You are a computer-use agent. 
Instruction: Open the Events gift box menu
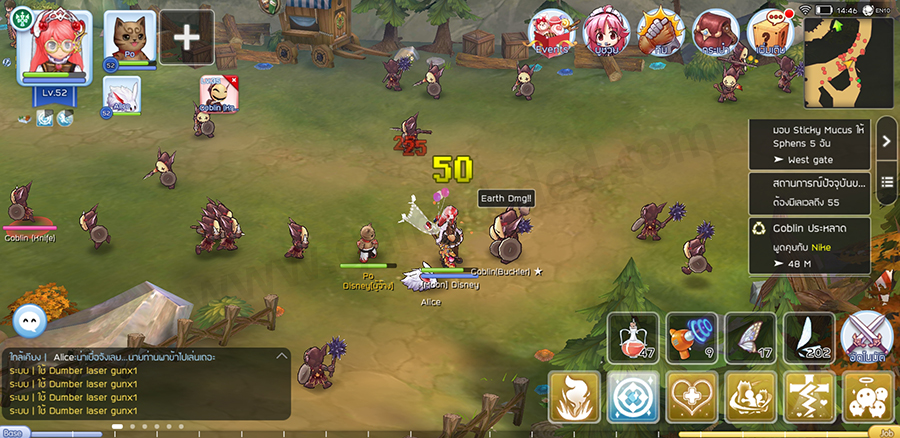pyautogui.click(x=550, y=32)
